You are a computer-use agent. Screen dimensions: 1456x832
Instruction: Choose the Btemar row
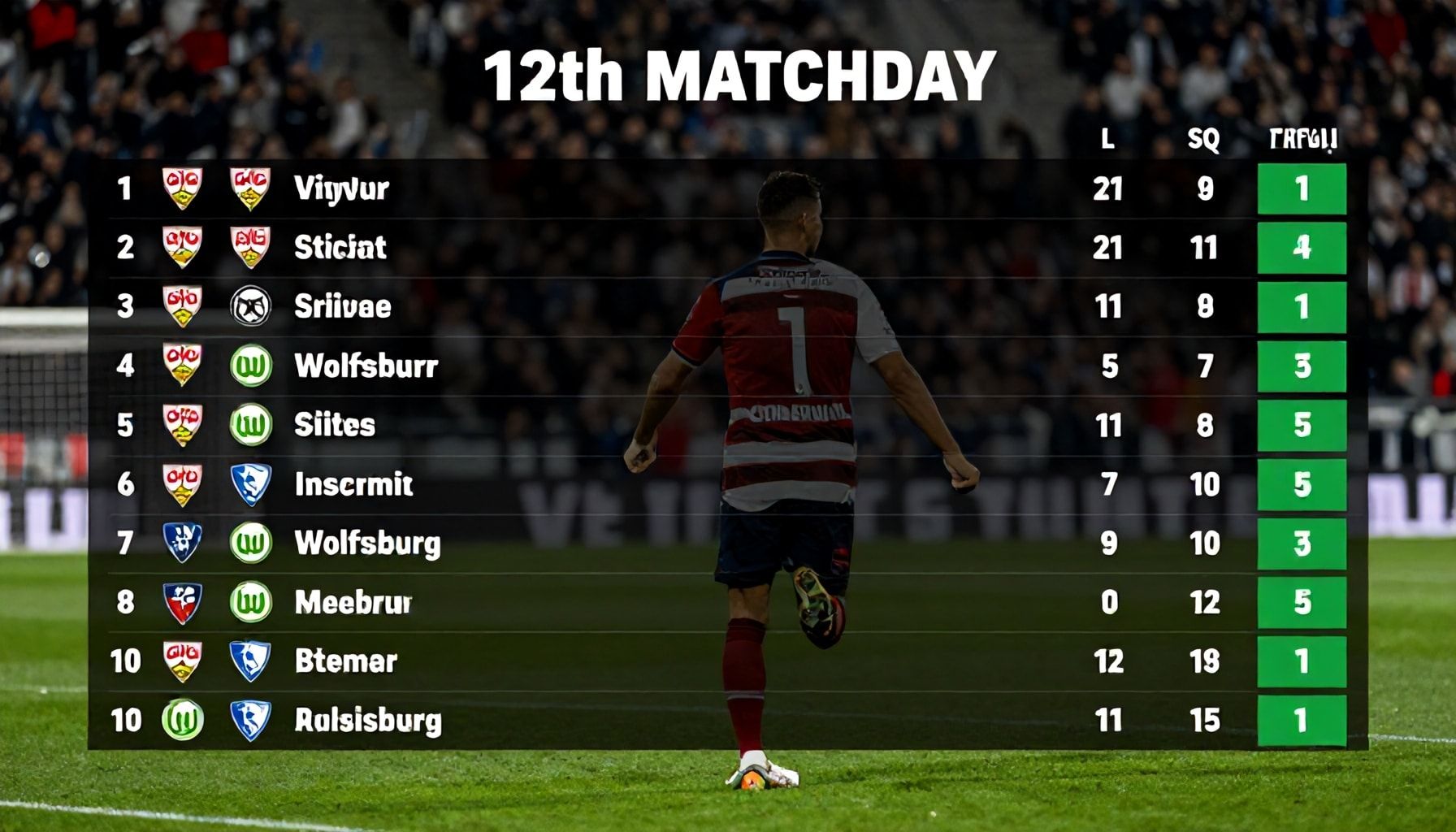[x=345, y=661]
